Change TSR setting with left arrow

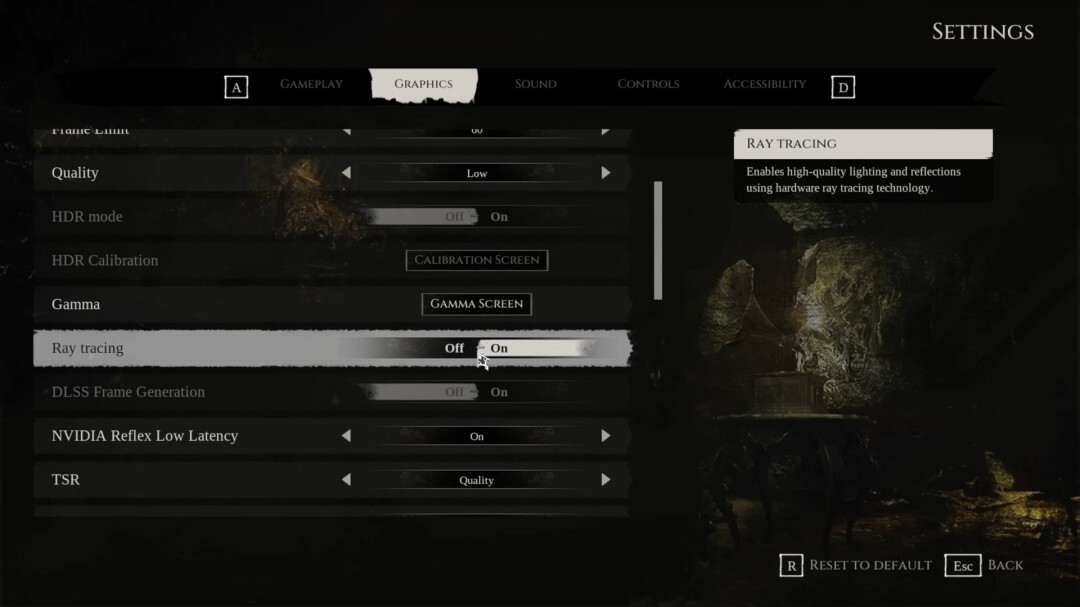pos(346,480)
